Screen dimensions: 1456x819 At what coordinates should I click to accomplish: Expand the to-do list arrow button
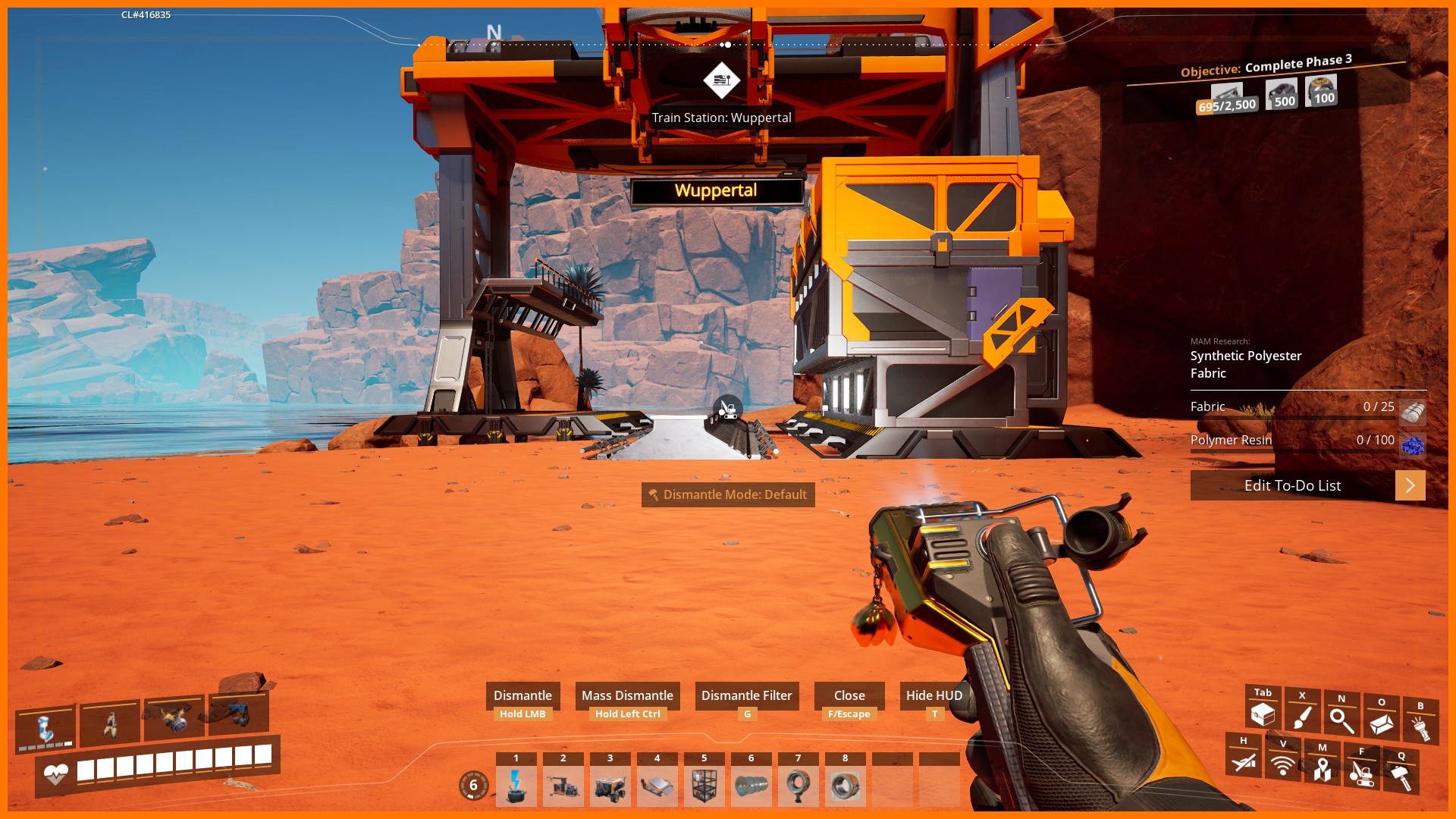[1410, 485]
